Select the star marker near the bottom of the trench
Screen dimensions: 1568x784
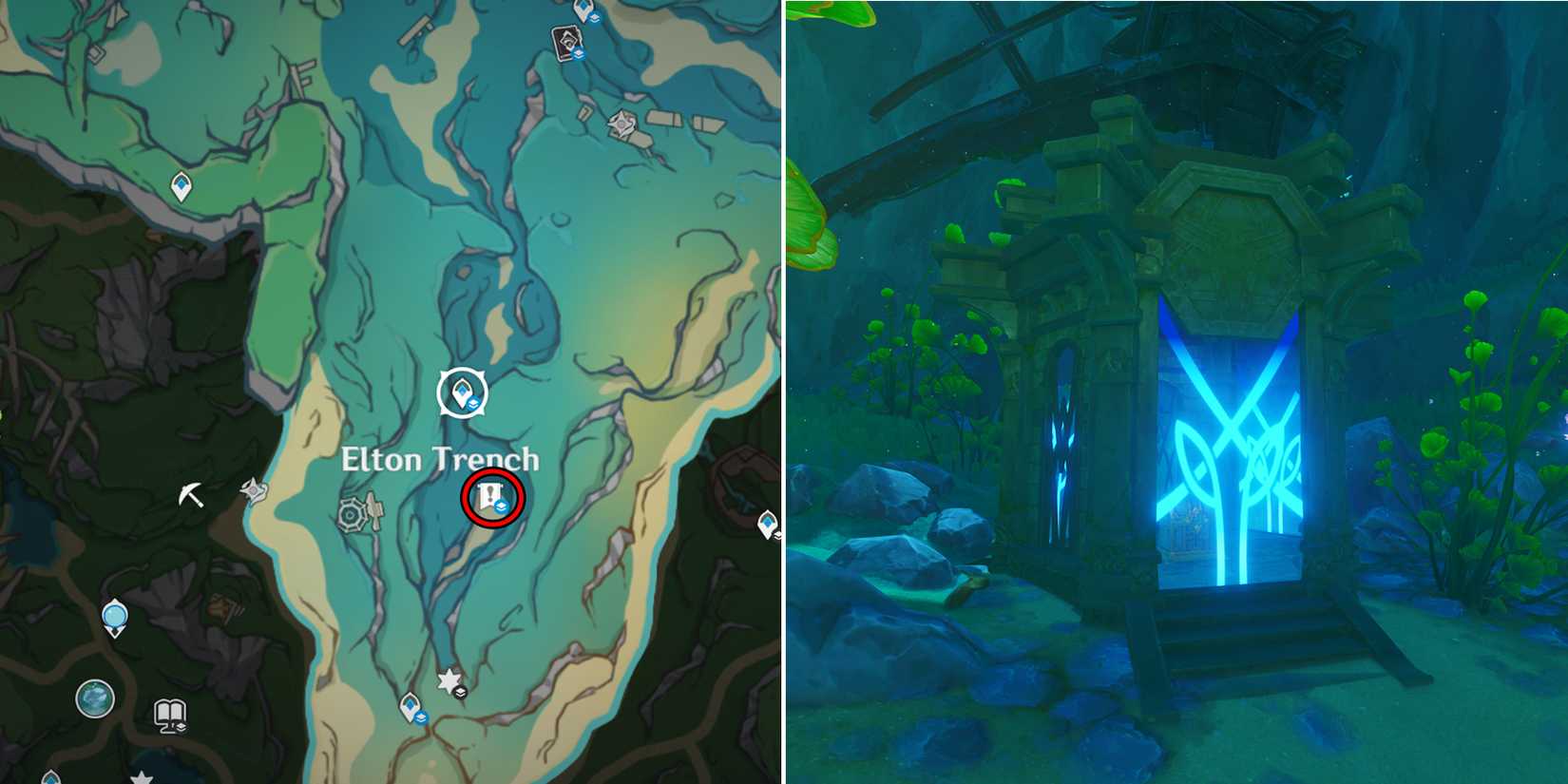coord(449,679)
